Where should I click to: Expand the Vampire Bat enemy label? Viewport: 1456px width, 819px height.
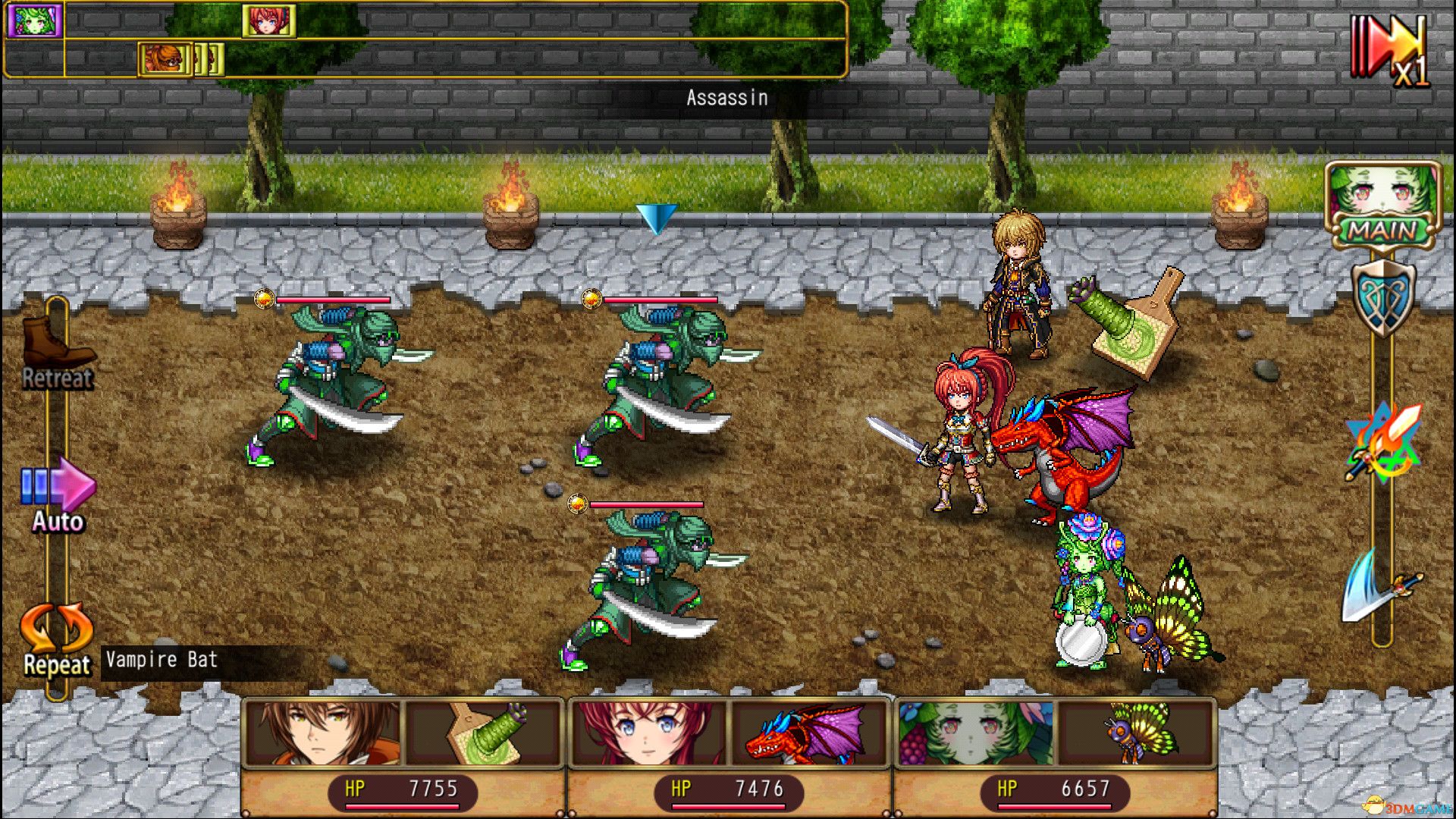tap(159, 660)
